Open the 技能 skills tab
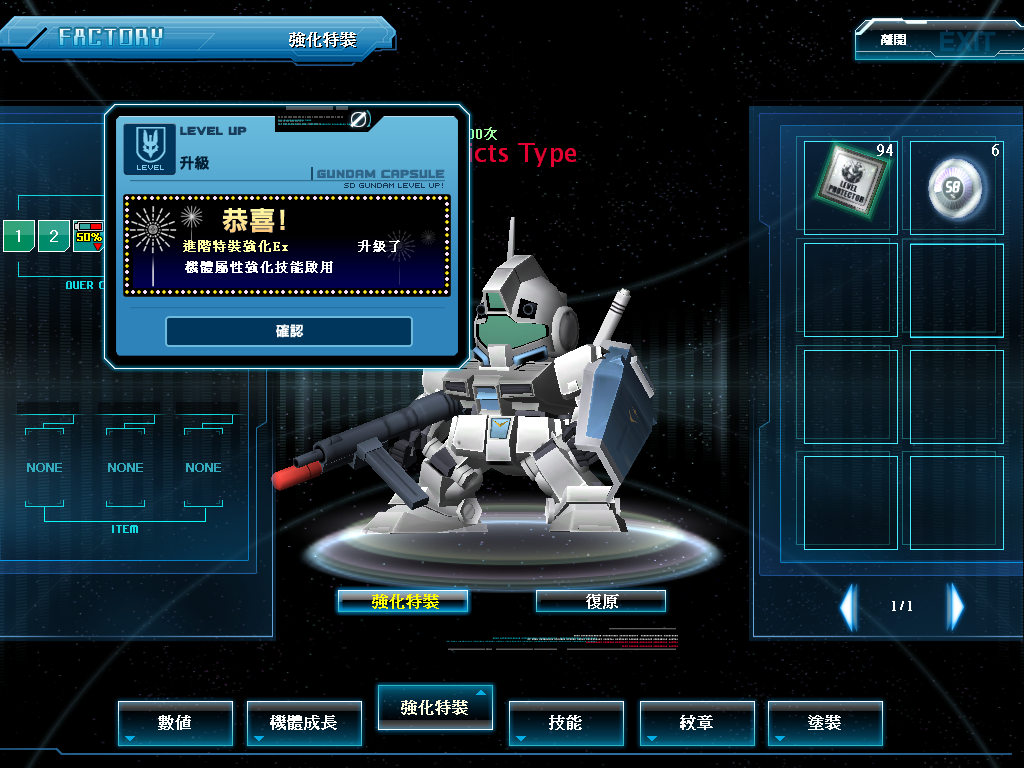 (x=566, y=722)
